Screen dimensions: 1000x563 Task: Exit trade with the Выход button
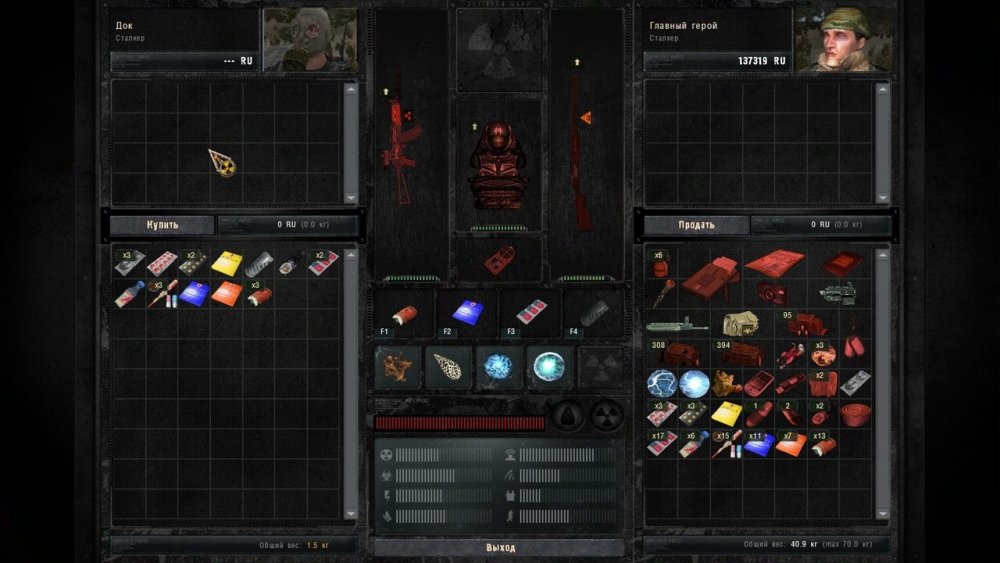click(x=500, y=548)
